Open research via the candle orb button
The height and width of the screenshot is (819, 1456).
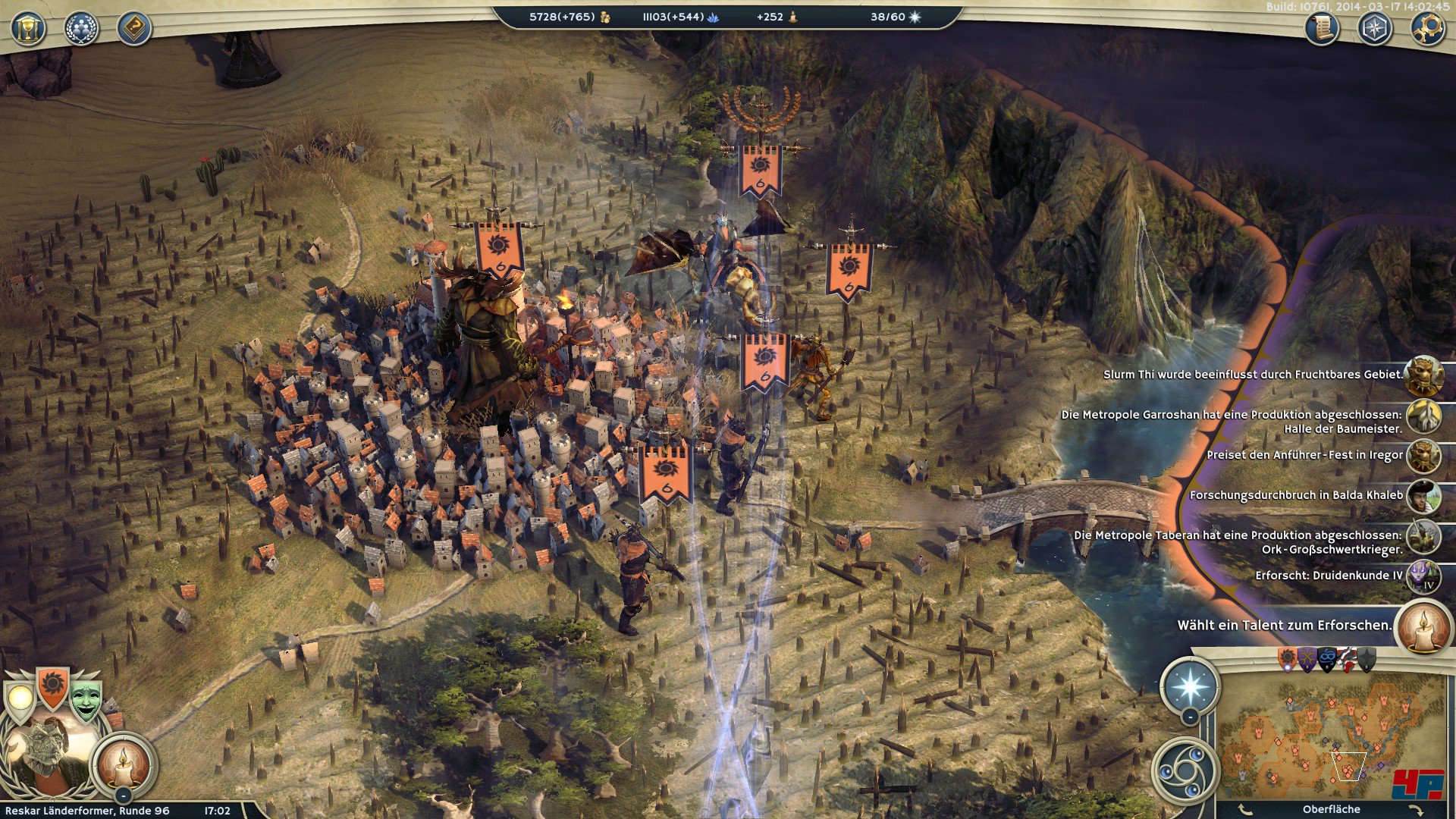124,763
